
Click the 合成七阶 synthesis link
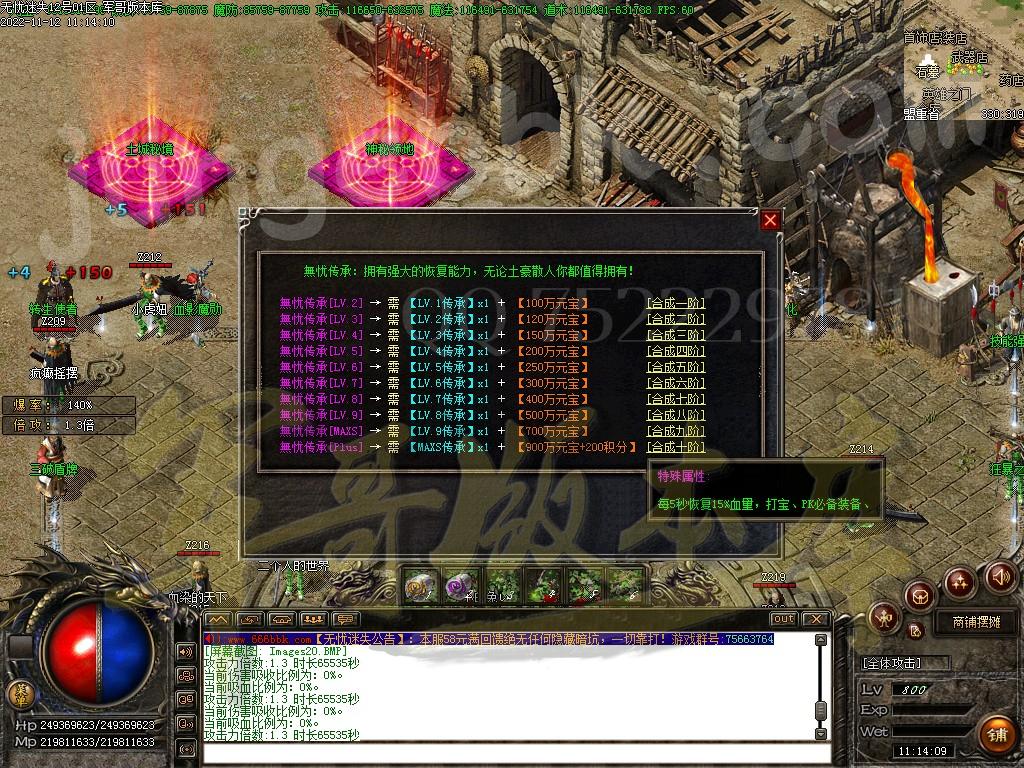[675, 399]
